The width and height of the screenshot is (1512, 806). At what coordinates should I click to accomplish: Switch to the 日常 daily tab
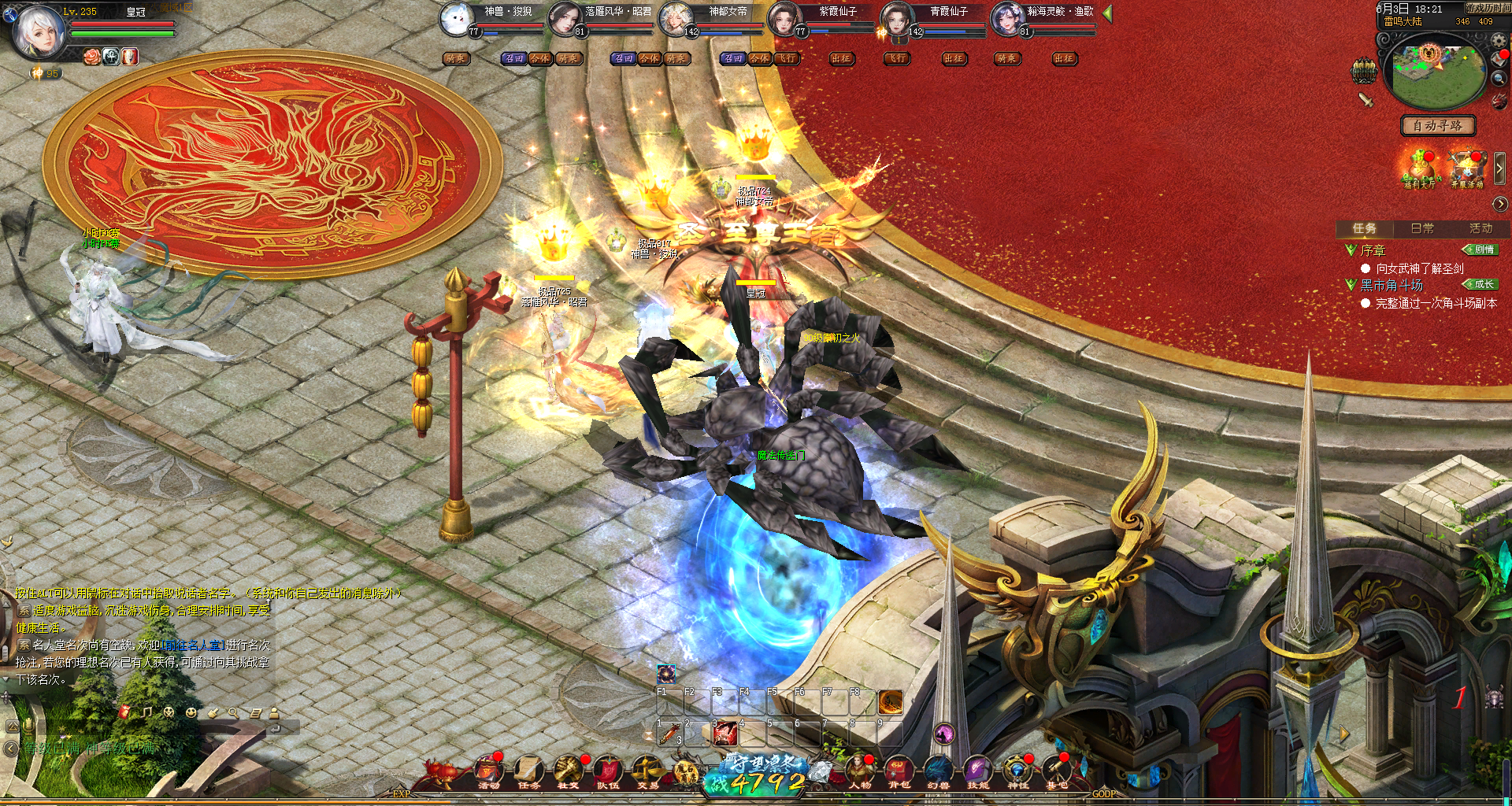coord(1422,228)
